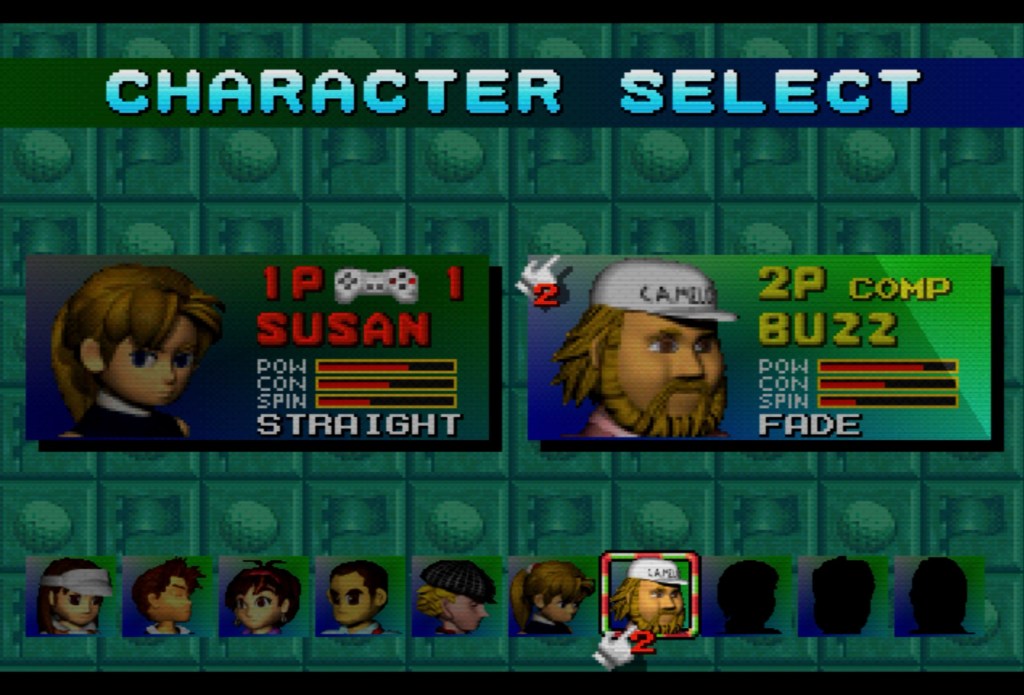Viewport: 1024px width, 695px height.
Task: Select the dark-haired man with sunglasses
Action: click(x=358, y=597)
